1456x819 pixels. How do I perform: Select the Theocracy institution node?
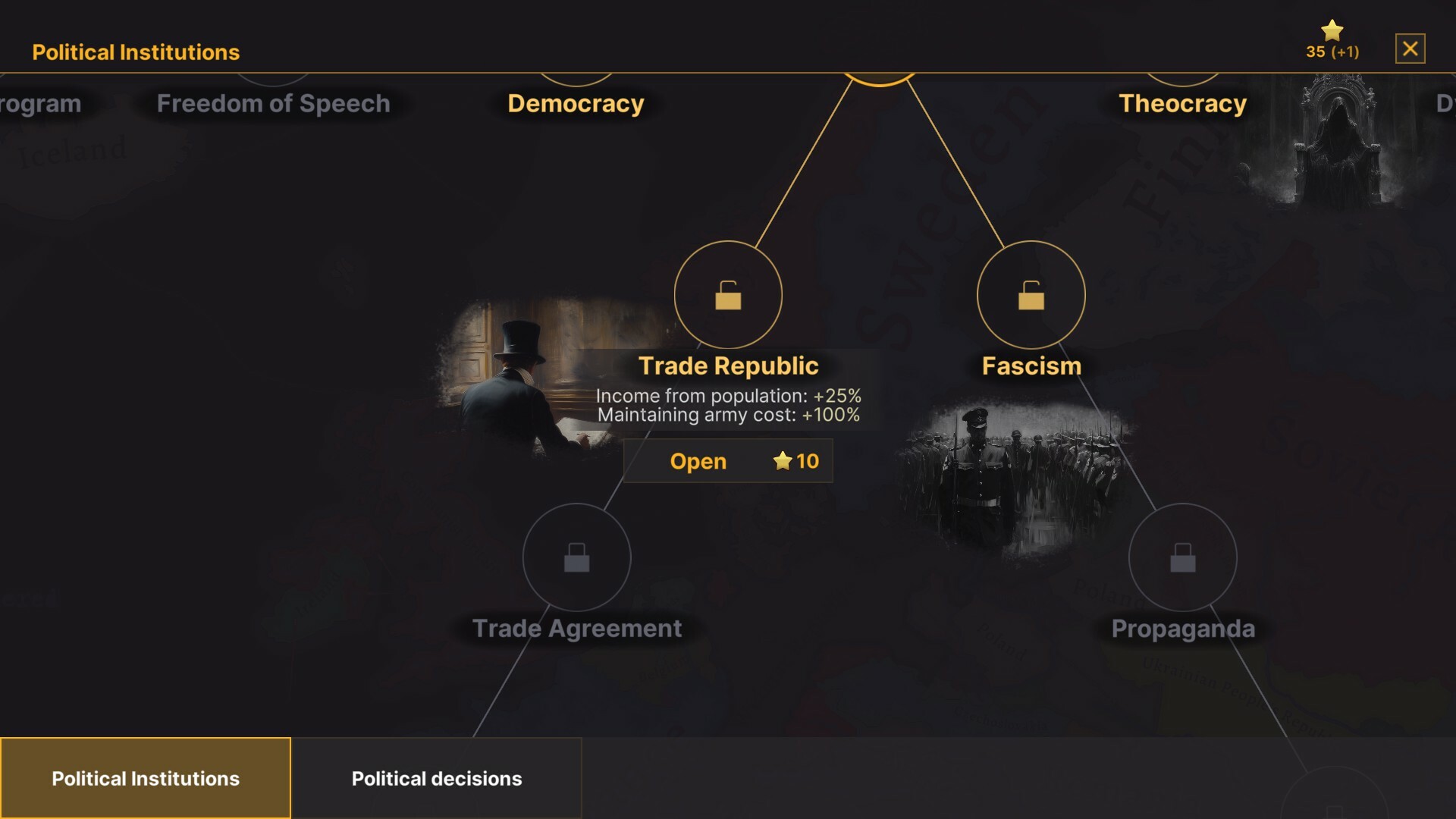point(1181,104)
